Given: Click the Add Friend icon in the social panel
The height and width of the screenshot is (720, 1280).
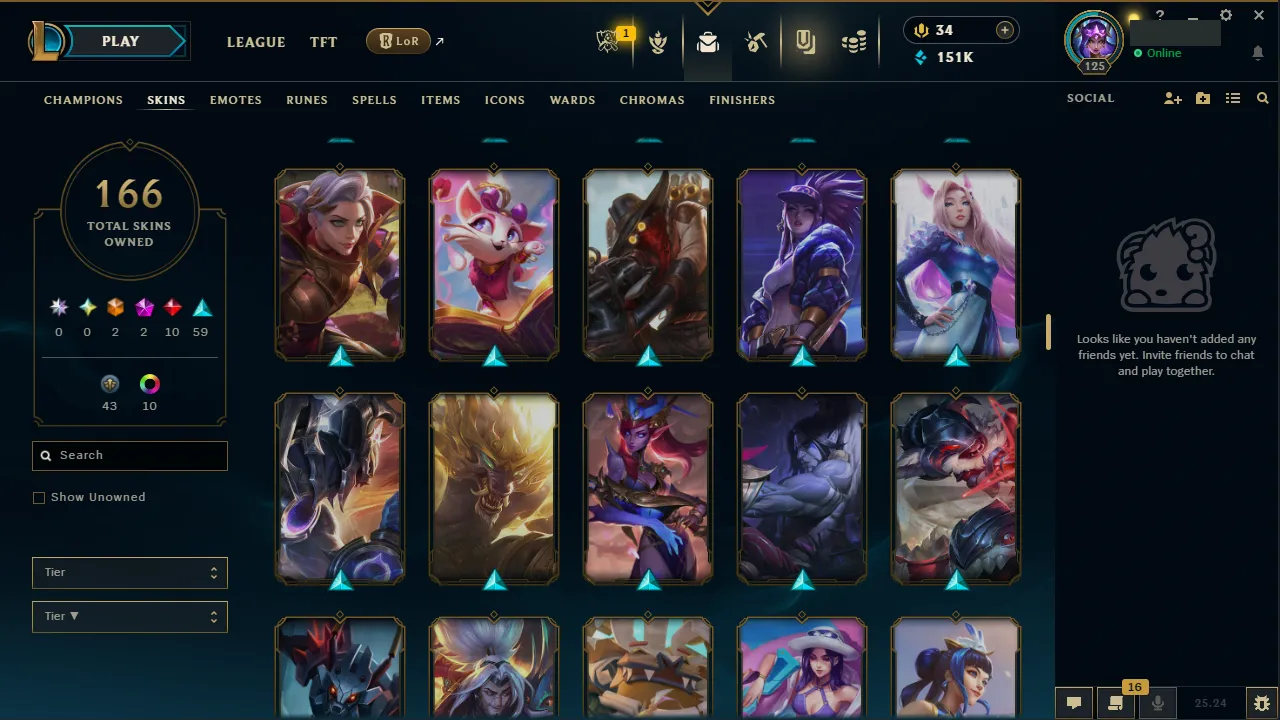Looking at the screenshot, I should tap(1172, 98).
